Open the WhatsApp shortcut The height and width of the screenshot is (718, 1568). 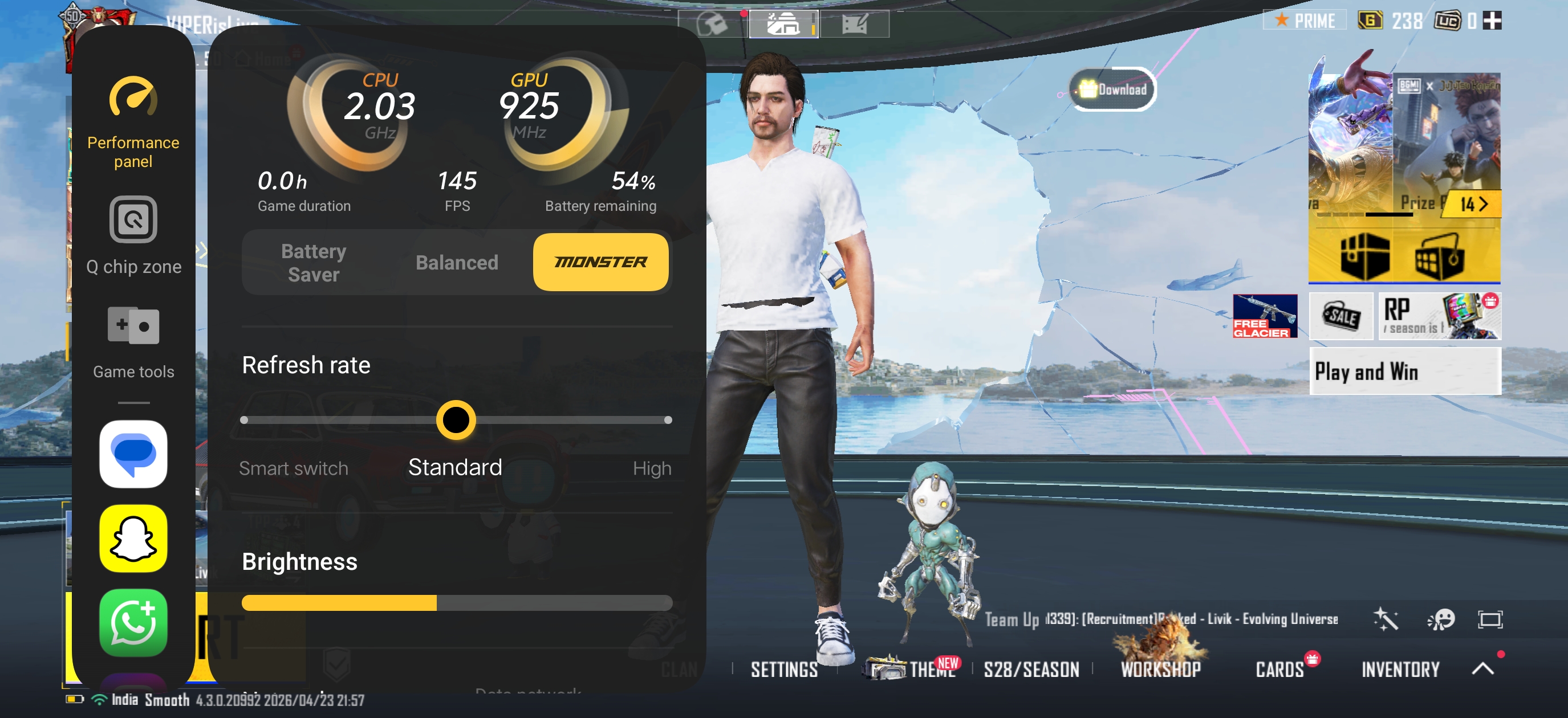pyautogui.click(x=133, y=622)
